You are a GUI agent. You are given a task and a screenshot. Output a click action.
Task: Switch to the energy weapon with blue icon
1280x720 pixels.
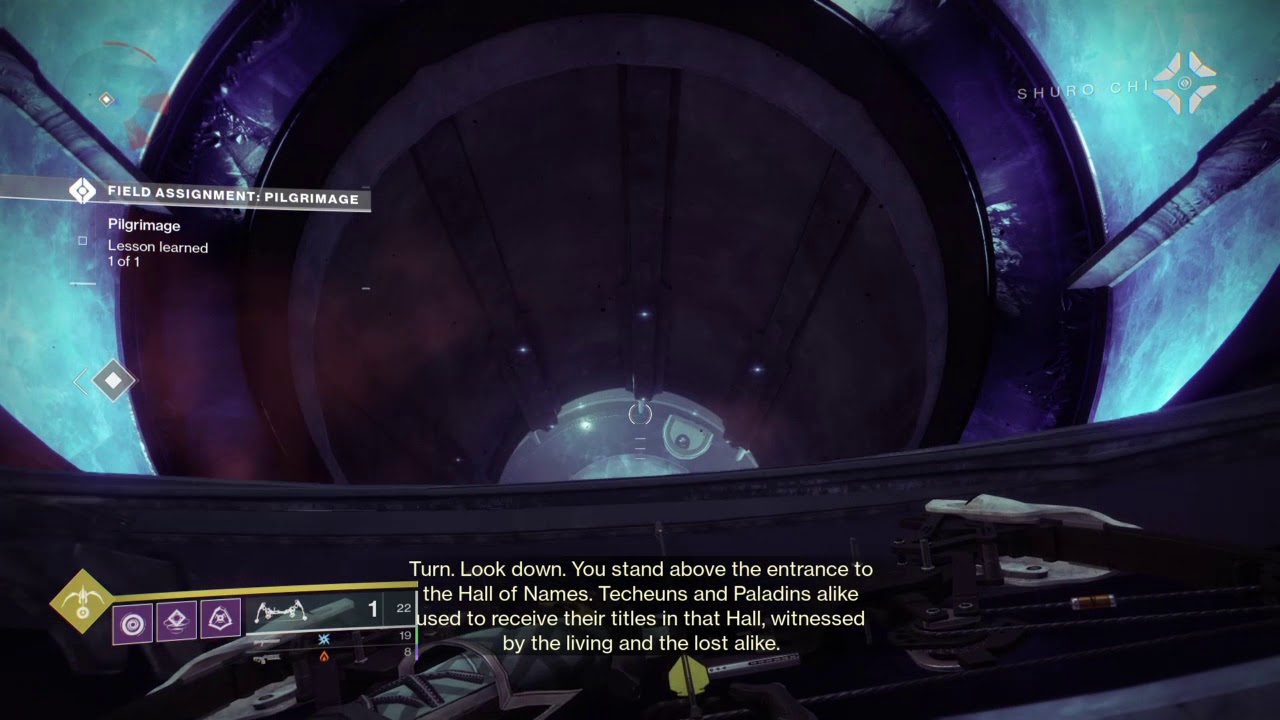pos(323,637)
